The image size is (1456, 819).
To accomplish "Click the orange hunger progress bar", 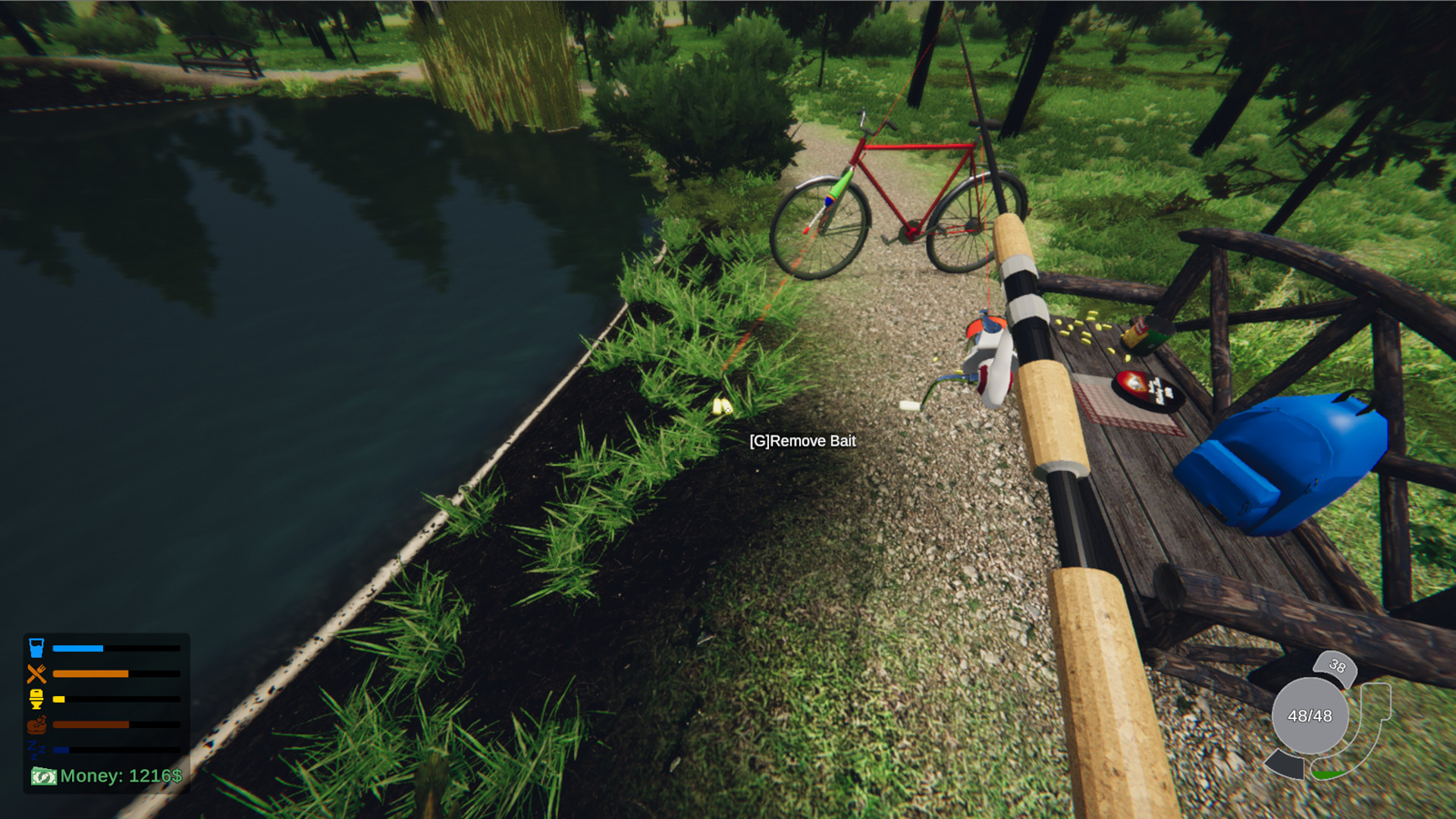I will (x=91, y=673).
